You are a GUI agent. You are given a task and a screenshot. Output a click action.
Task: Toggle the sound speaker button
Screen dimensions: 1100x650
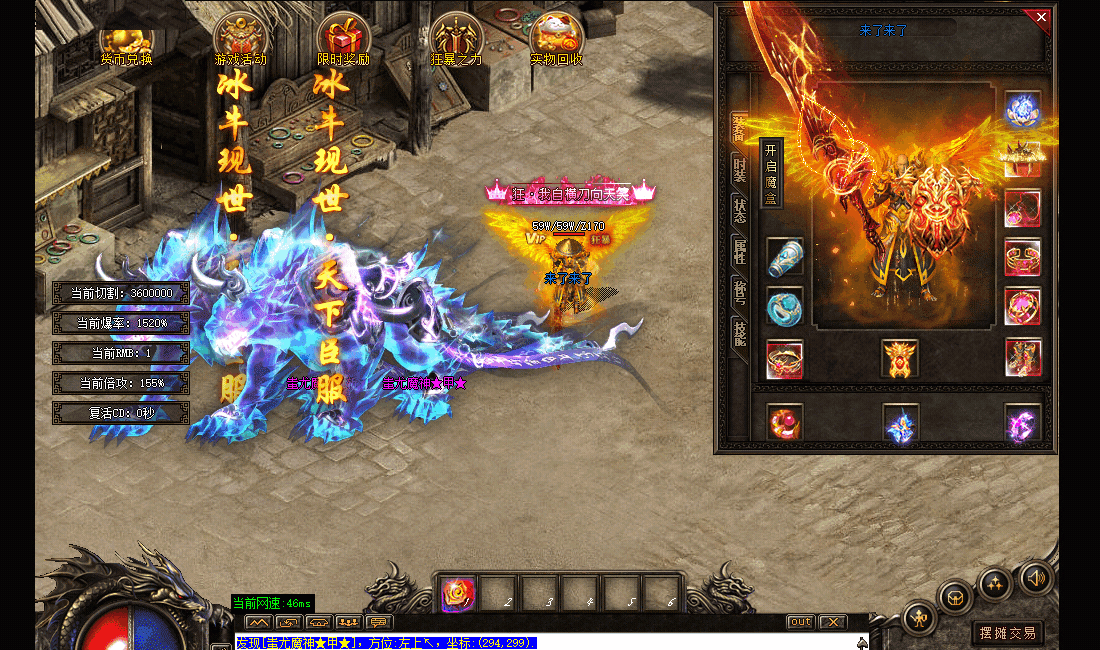tap(1034, 577)
